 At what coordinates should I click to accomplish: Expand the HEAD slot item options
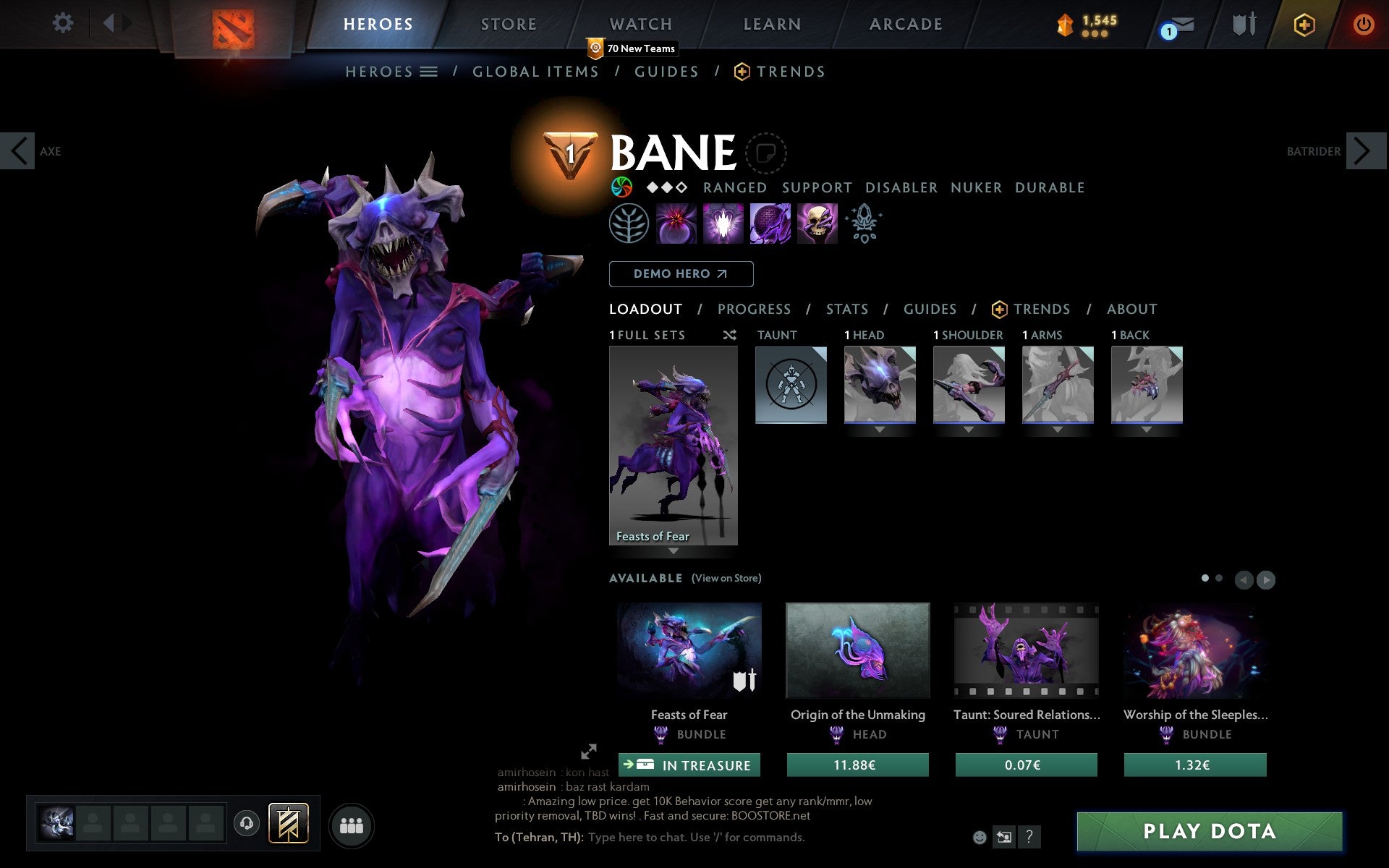click(880, 428)
